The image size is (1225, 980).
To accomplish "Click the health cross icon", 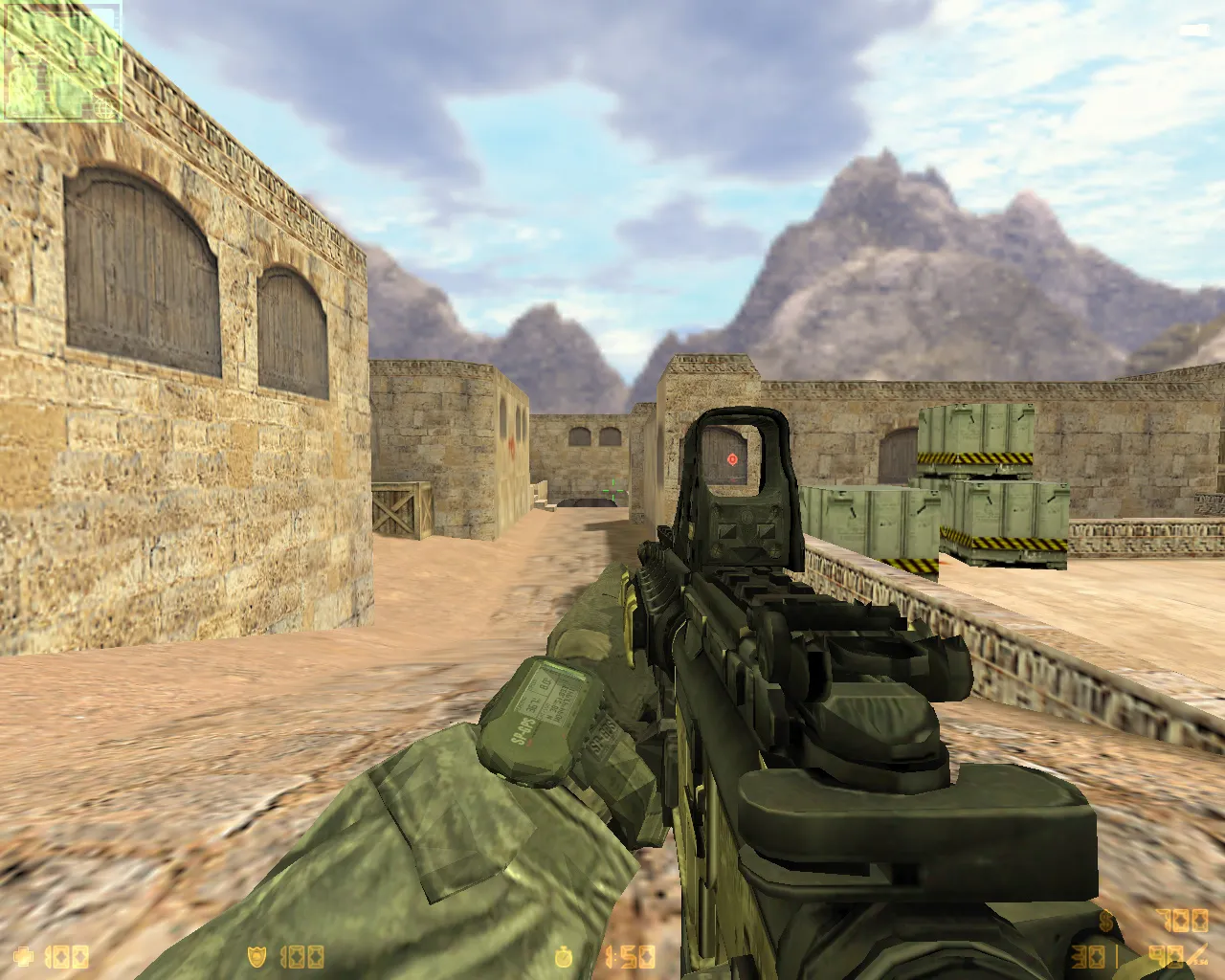I will (x=24, y=955).
